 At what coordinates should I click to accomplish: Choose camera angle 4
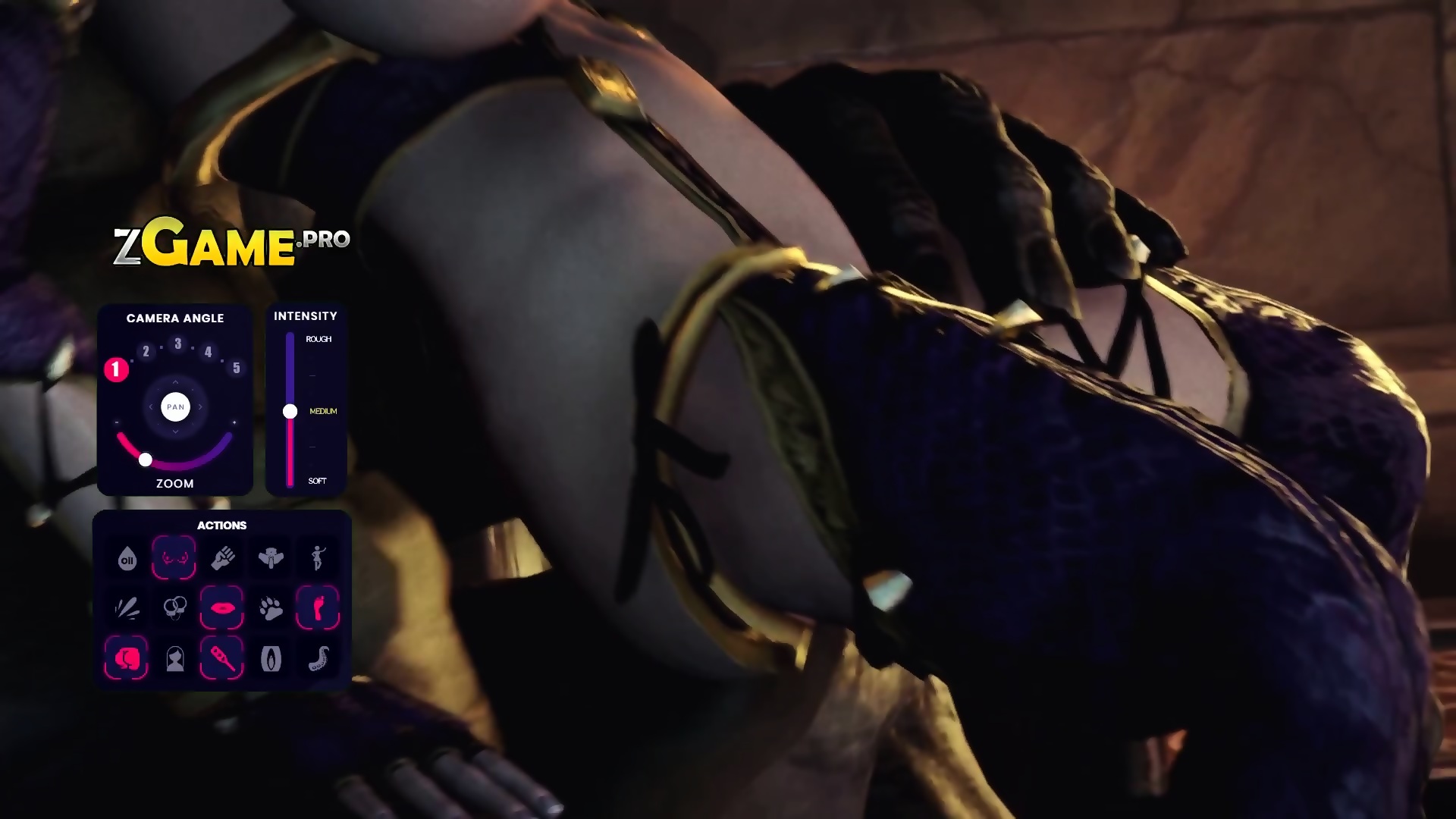[x=208, y=351]
